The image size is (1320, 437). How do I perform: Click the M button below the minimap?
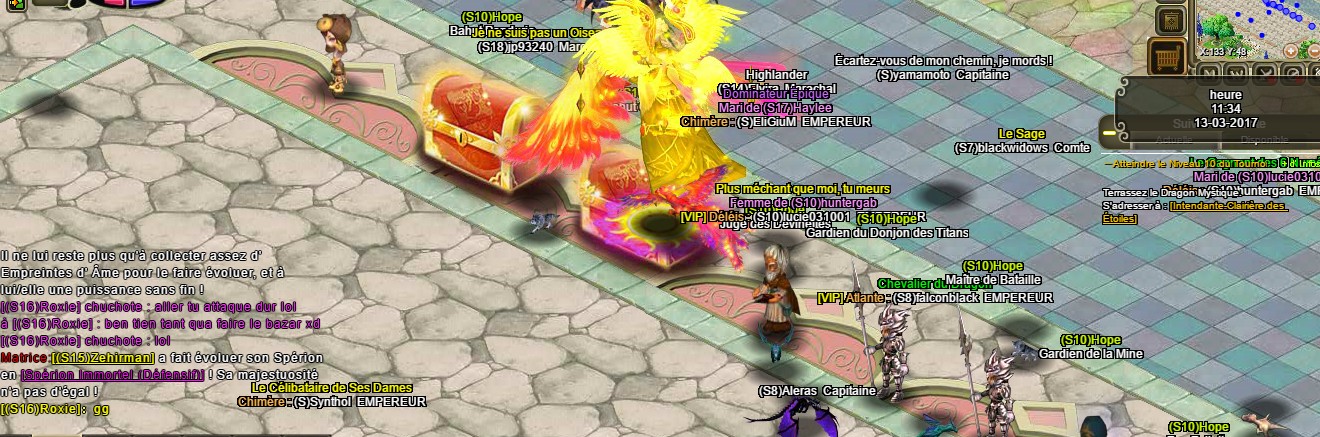(1207, 73)
